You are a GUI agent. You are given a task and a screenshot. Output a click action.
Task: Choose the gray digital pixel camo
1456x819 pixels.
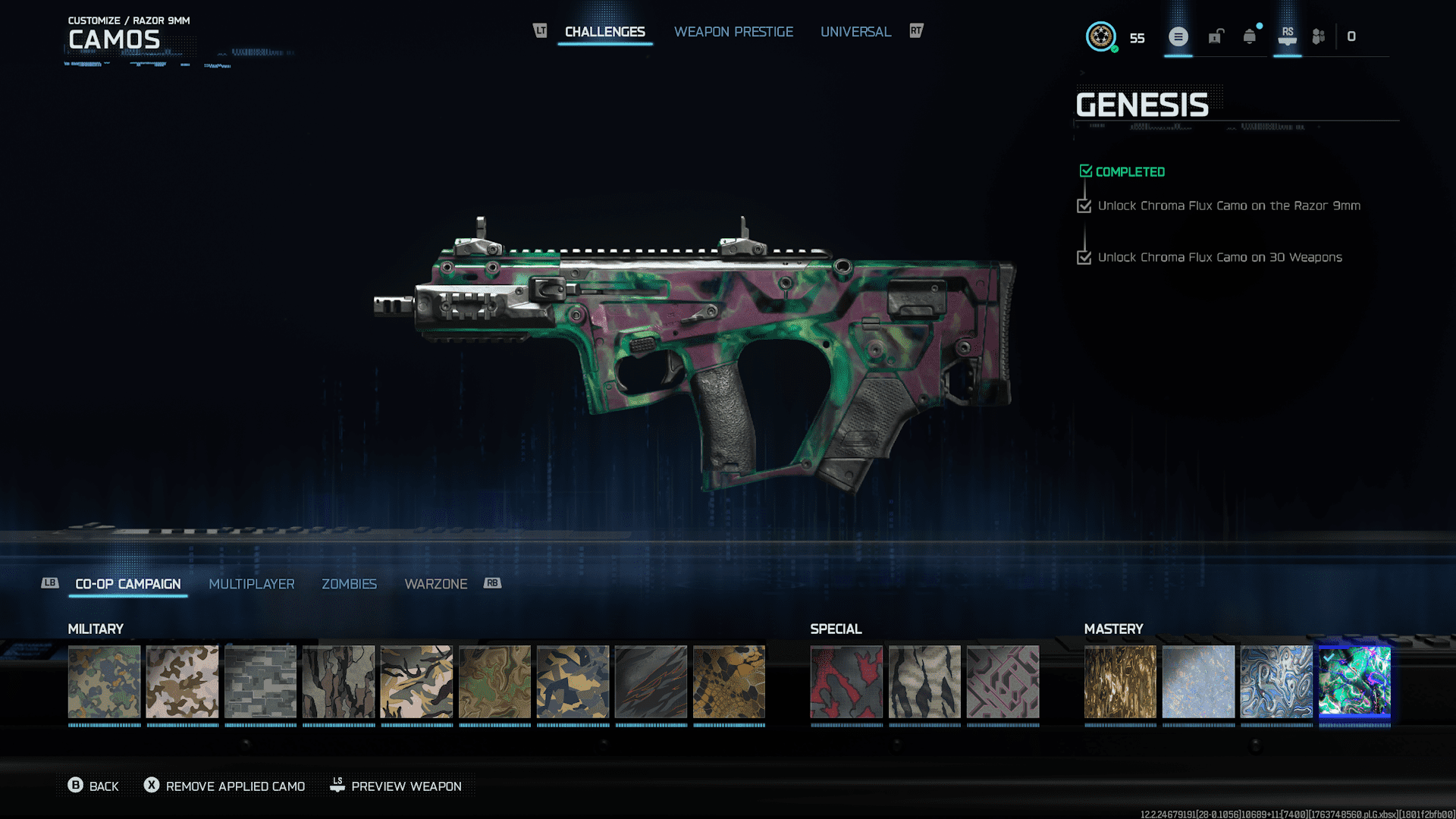click(x=261, y=682)
